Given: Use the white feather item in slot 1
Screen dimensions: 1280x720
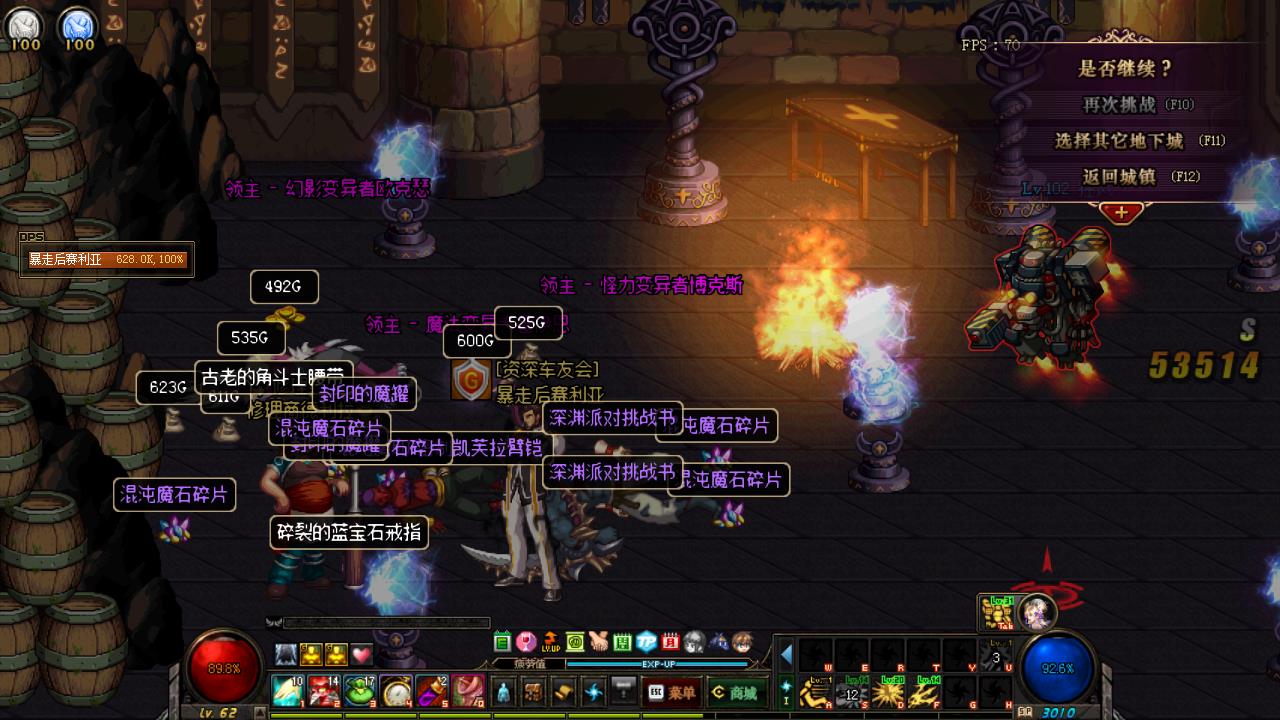Looking at the screenshot, I should [x=287, y=691].
